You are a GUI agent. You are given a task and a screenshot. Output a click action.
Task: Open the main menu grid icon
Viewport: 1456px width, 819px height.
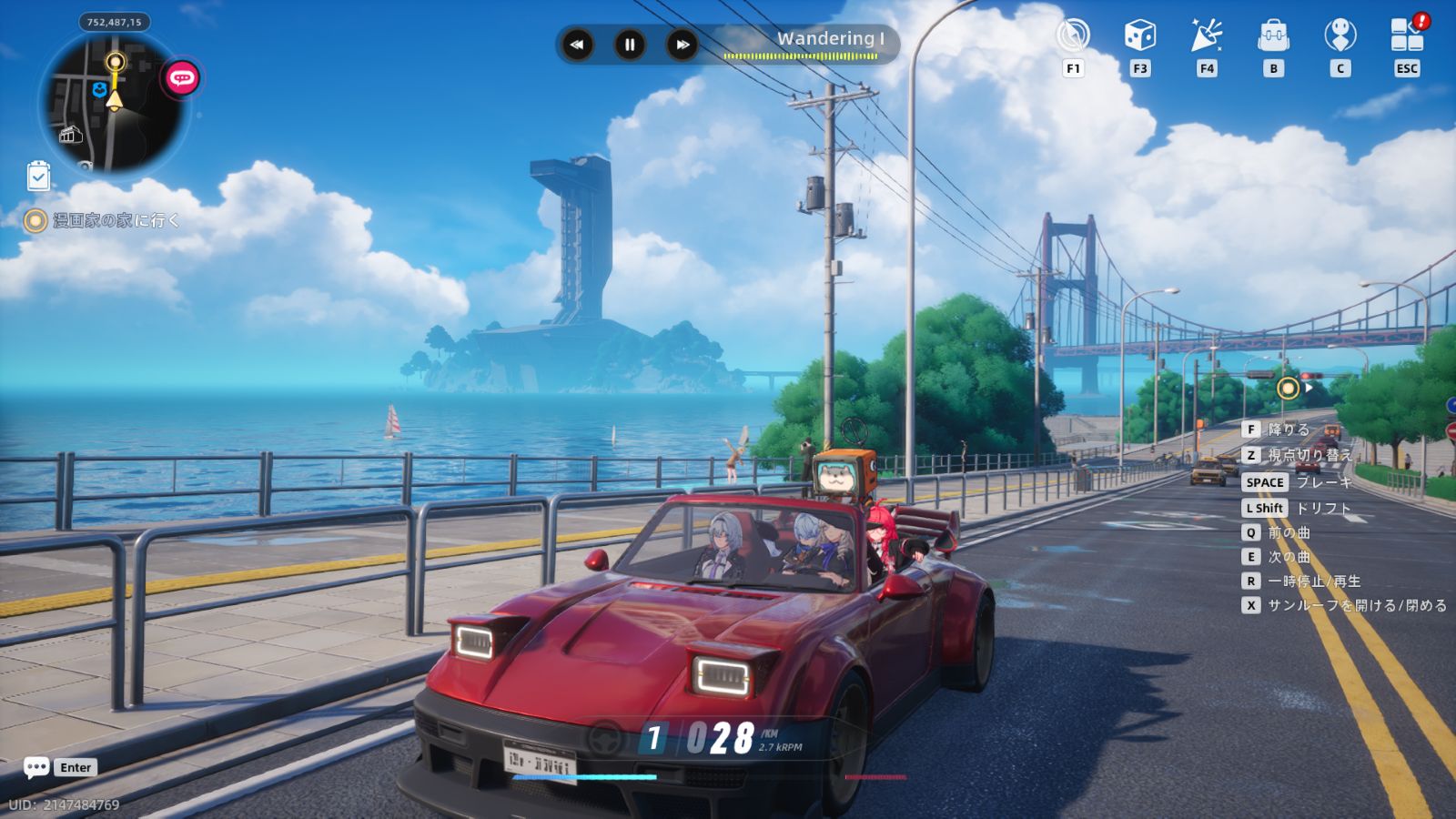point(1407,36)
